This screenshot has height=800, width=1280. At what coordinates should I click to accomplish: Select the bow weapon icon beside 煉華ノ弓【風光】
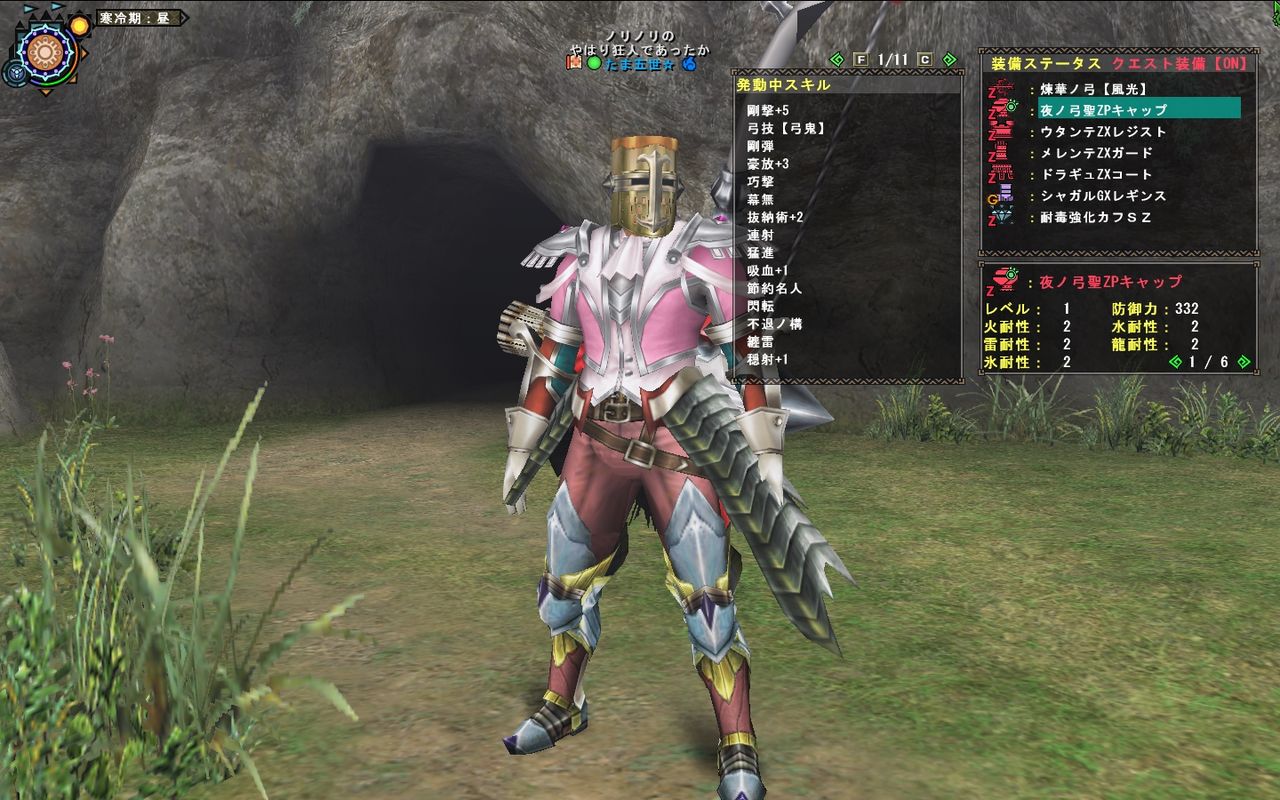pos(1003,88)
